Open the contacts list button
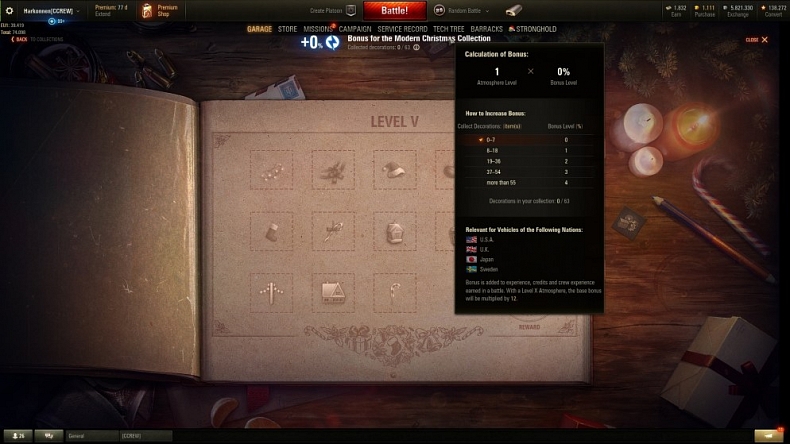Viewport: 790px width, 444px height. click(17, 436)
